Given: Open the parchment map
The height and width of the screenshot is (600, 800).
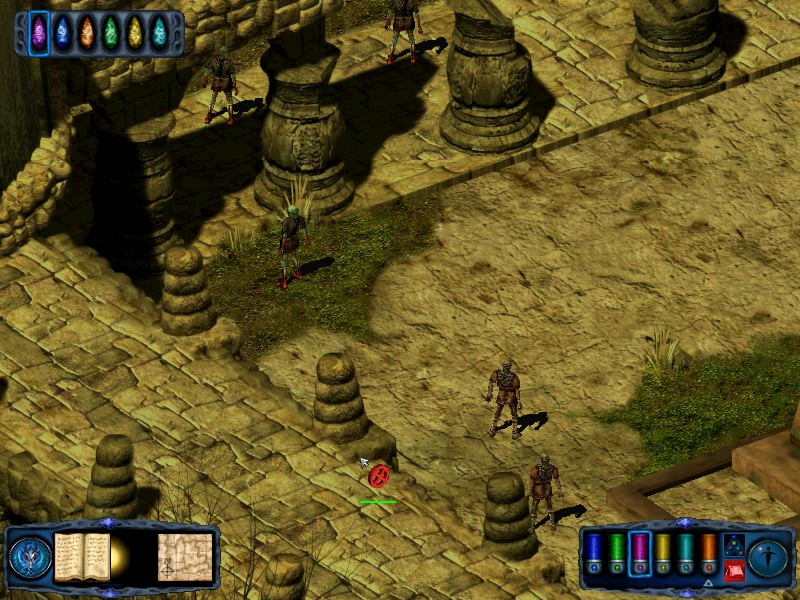Looking at the screenshot, I should pos(185,557).
